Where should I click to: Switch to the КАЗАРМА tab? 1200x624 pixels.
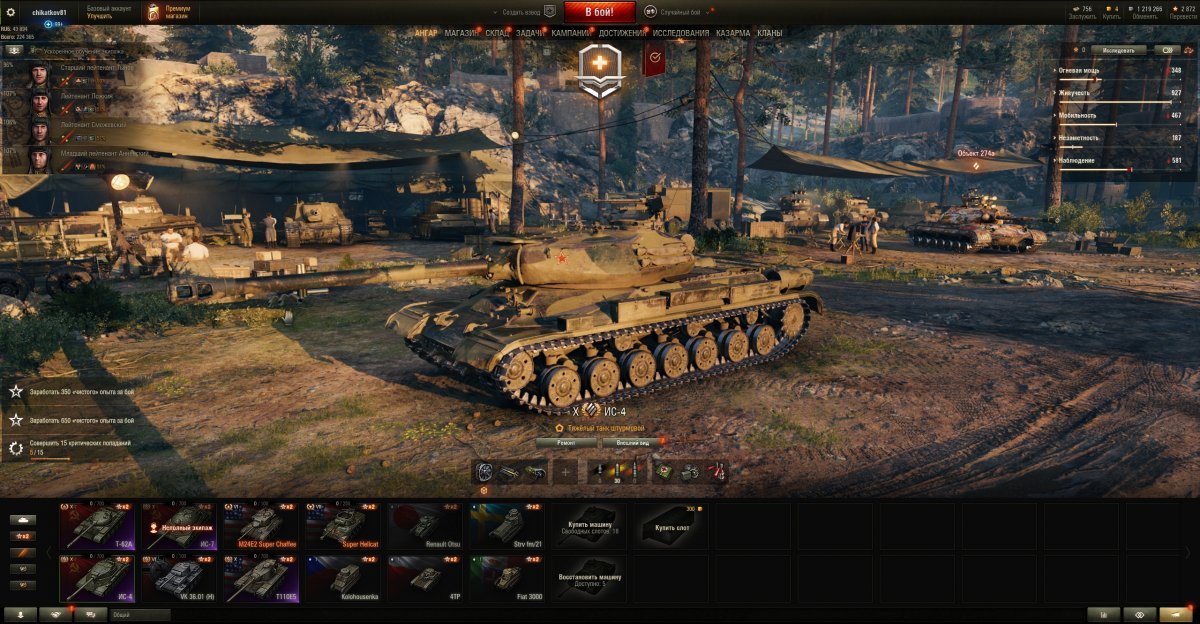click(x=733, y=33)
